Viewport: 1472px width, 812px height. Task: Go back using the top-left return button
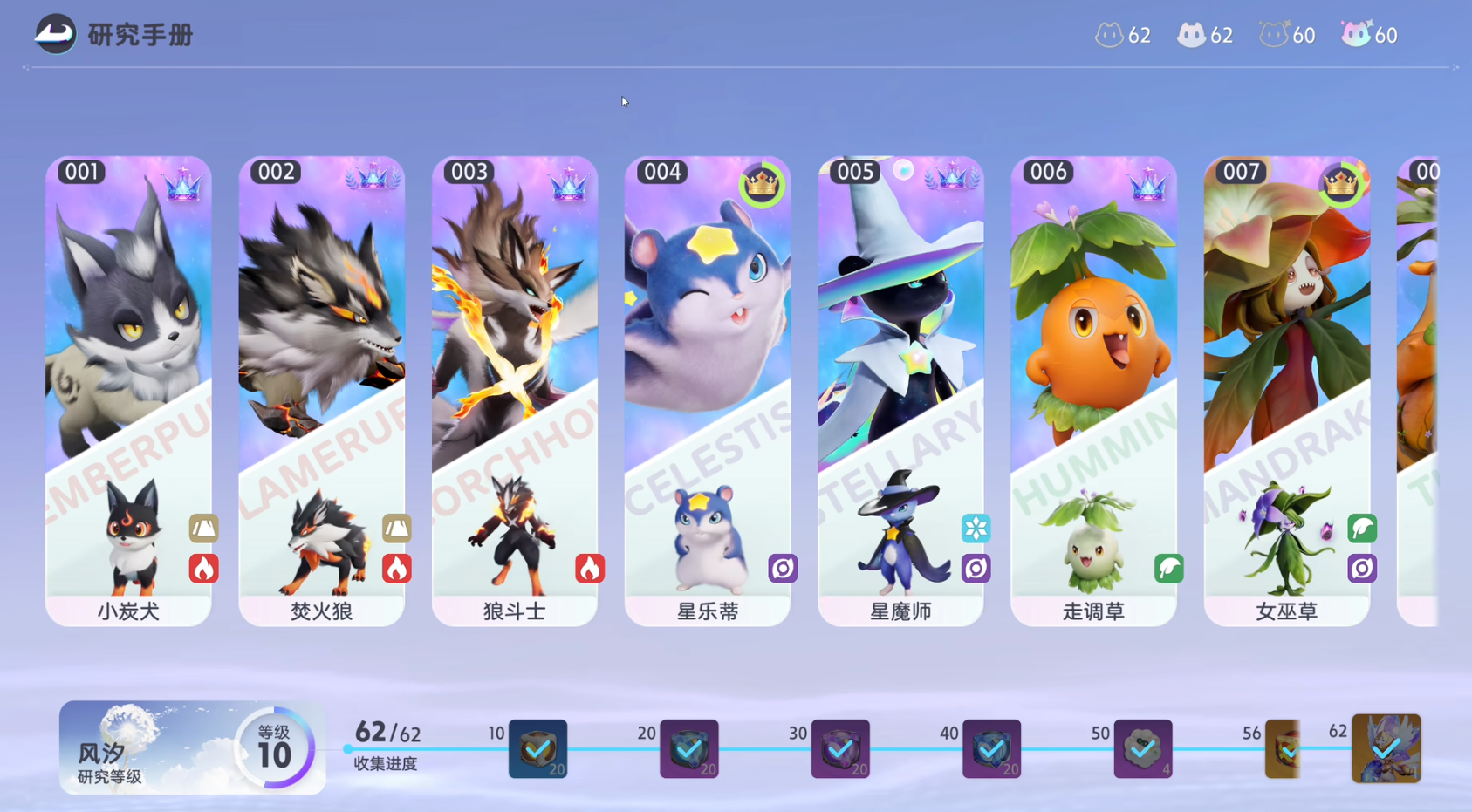coord(55,35)
